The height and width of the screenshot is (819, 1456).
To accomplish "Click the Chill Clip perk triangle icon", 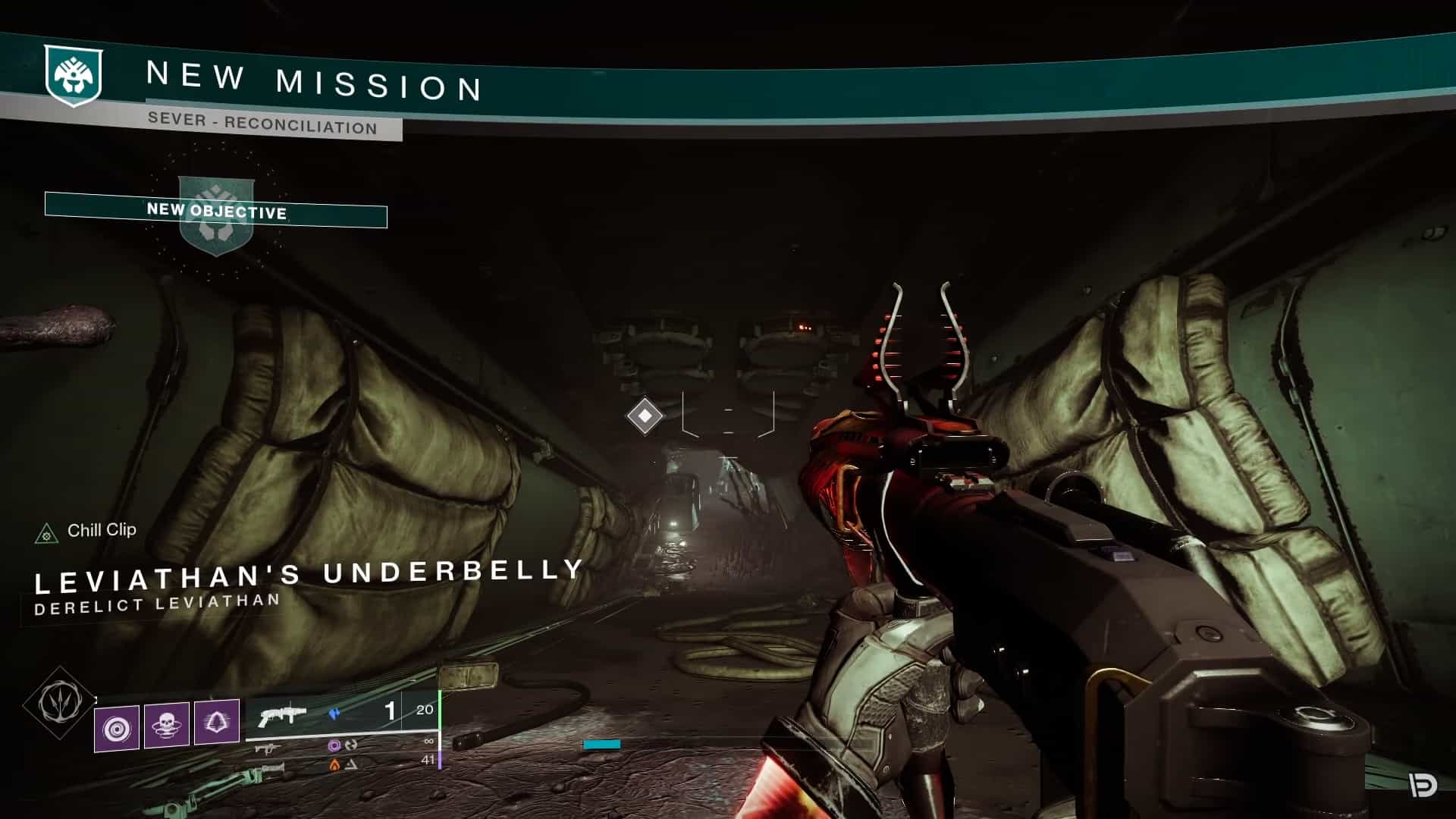I will point(47,532).
